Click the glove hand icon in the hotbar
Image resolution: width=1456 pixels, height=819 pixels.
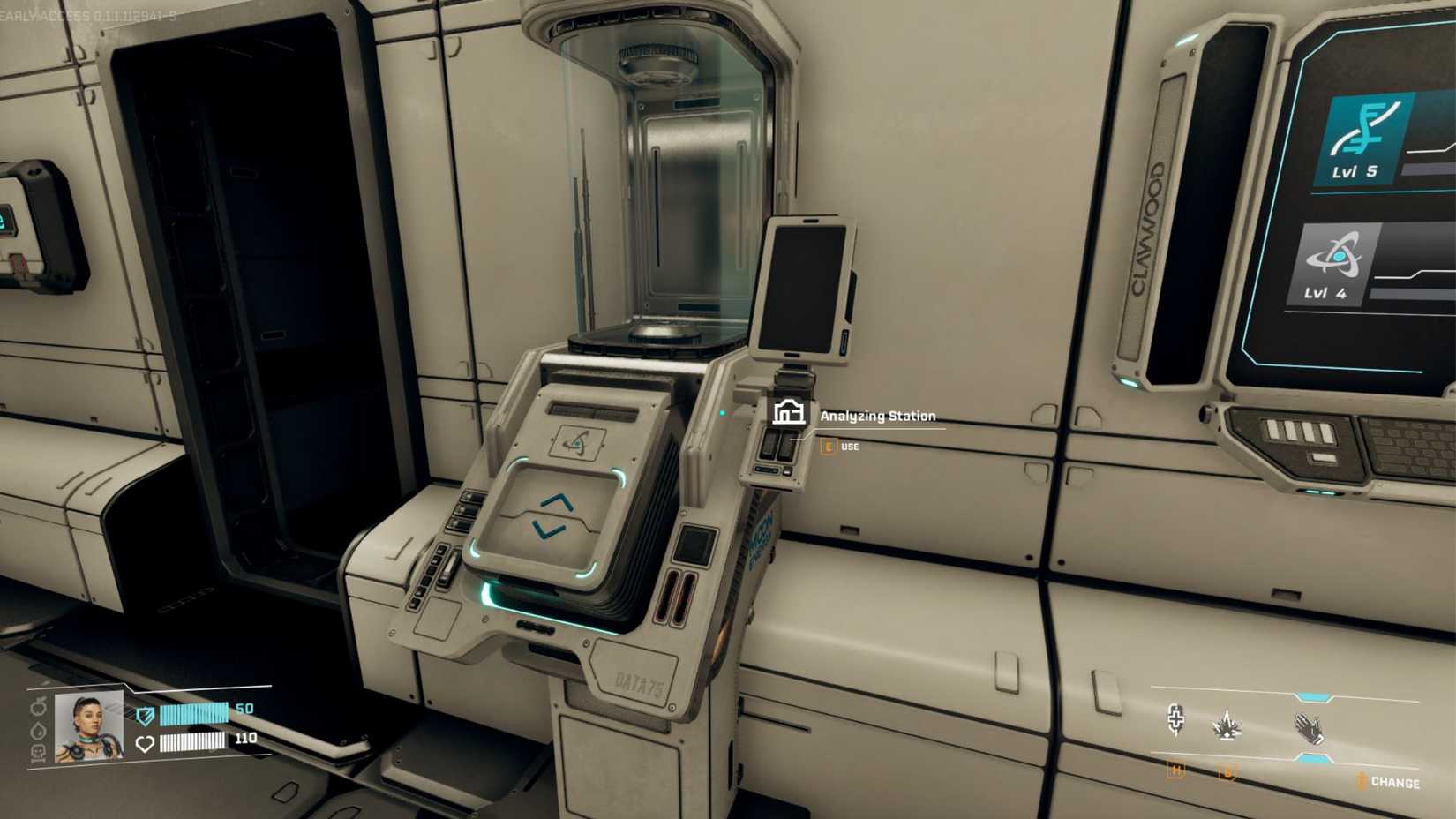click(x=1310, y=730)
